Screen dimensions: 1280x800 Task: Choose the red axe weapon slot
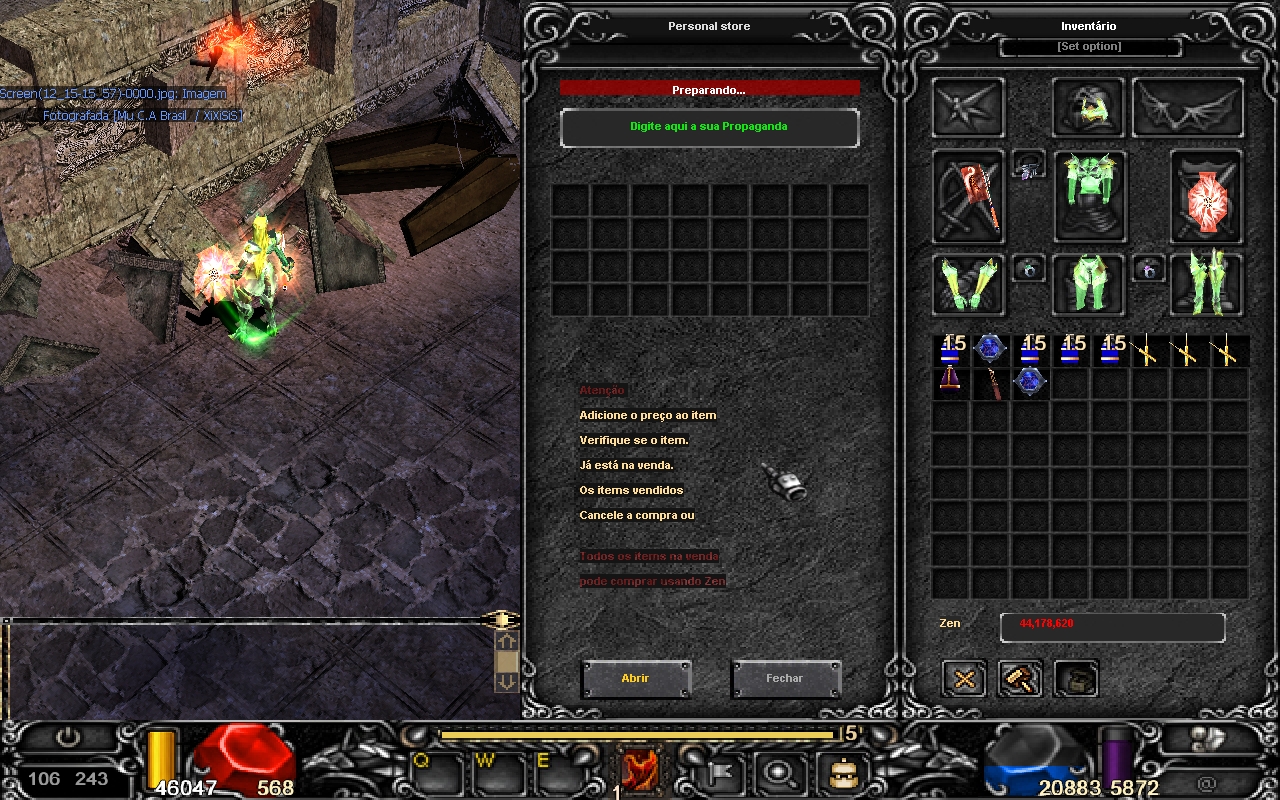tap(968, 197)
